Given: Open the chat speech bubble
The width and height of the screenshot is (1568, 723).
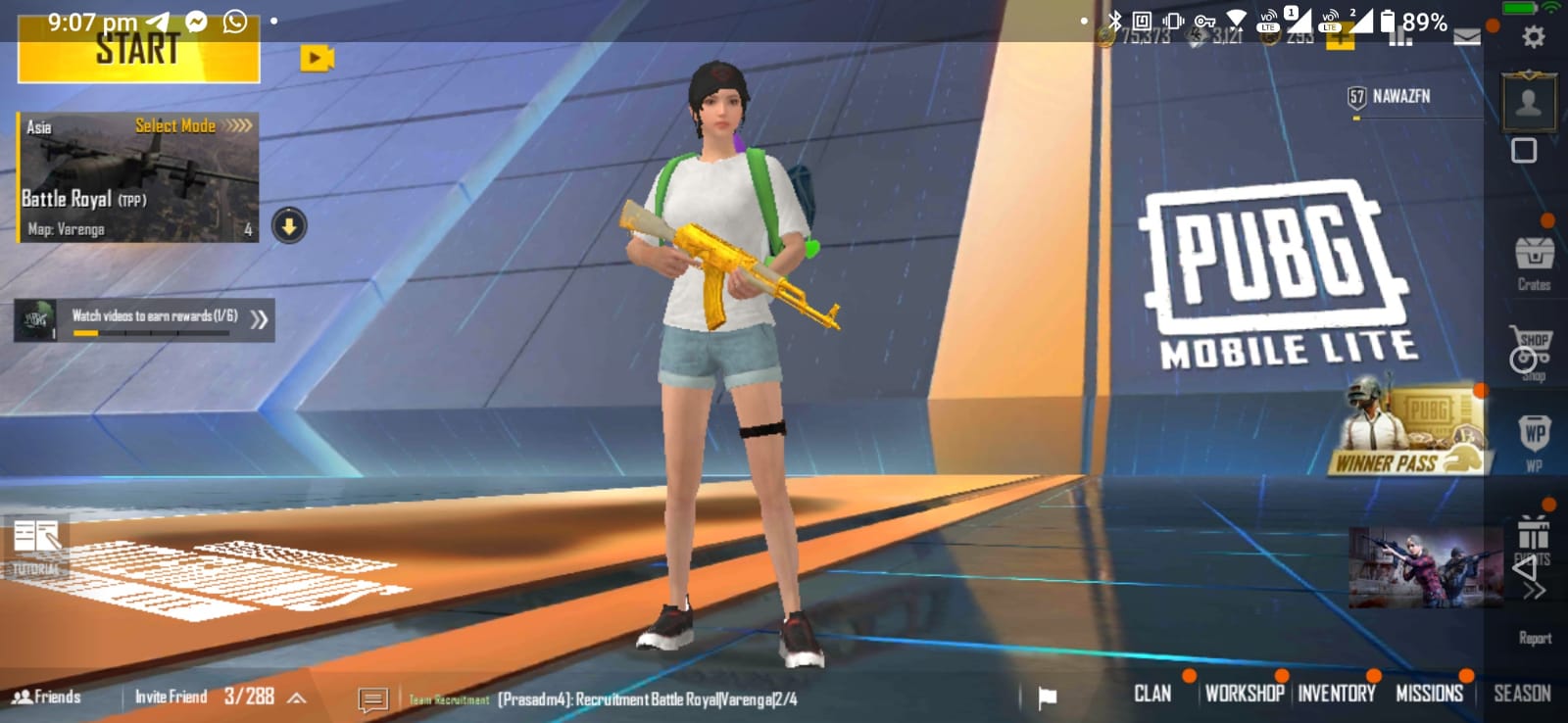Looking at the screenshot, I should pos(372,699).
